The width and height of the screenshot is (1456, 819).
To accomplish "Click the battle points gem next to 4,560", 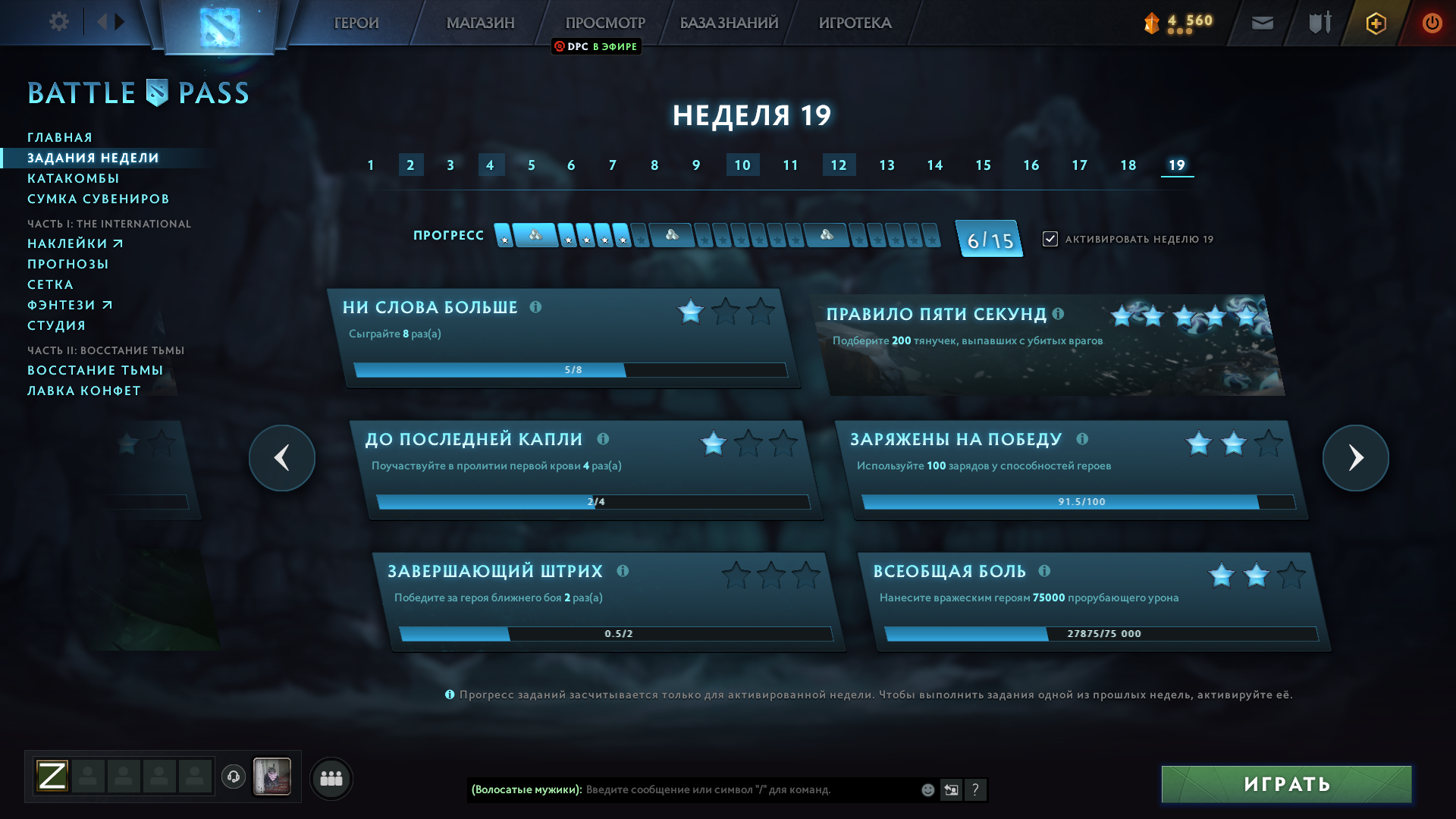I will (1151, 24).
